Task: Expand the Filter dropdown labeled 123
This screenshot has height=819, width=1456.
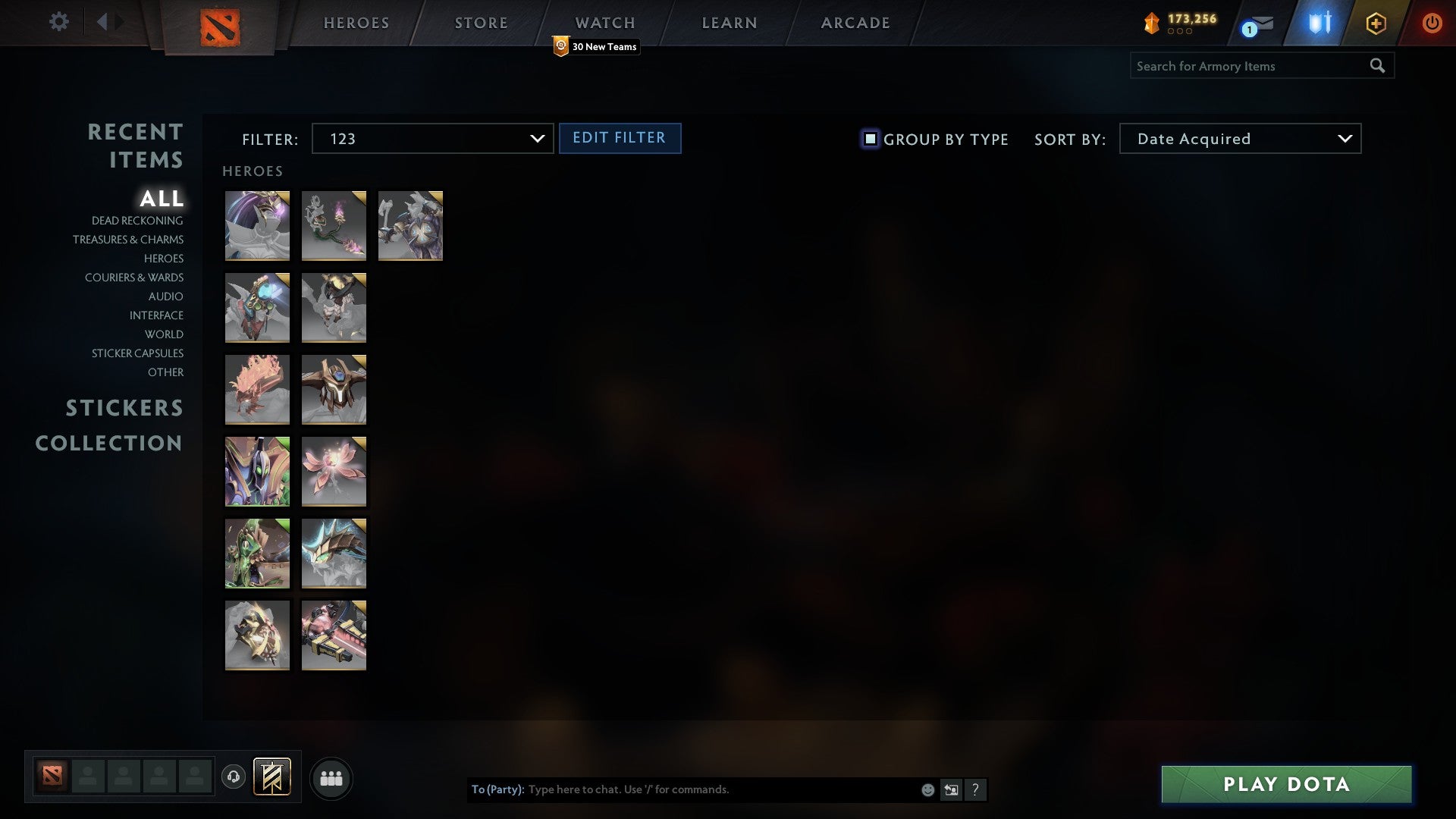Action: click(432, 139)
